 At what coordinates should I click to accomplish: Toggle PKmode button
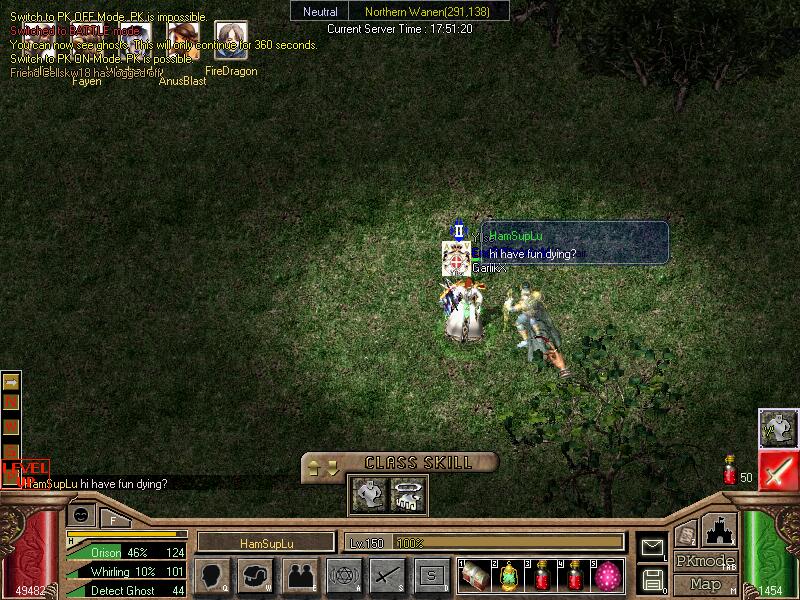pyautogui.click(x=704, y=562)
